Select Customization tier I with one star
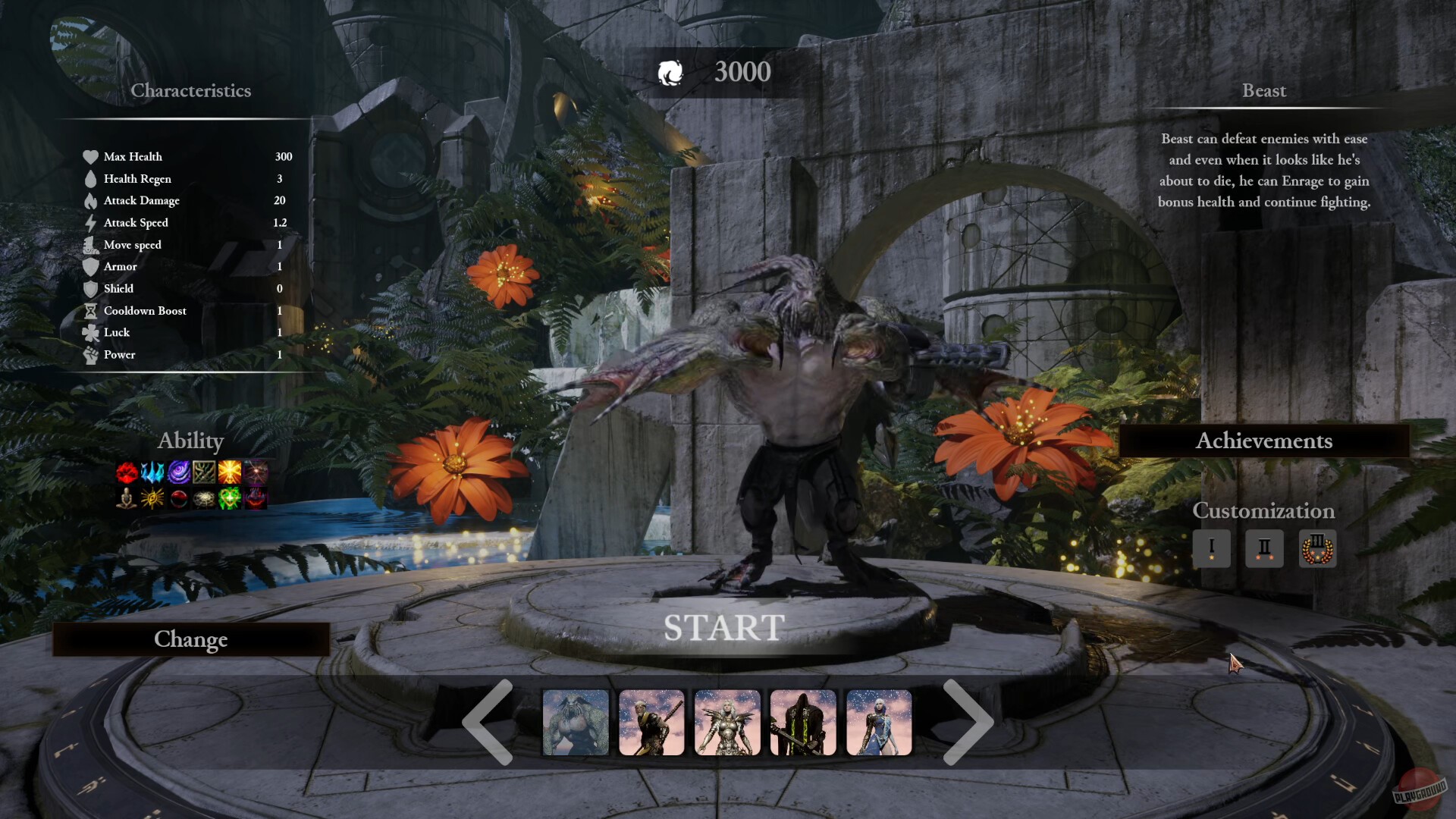This screenshot has width=1456, height=819. (1212, 548)
